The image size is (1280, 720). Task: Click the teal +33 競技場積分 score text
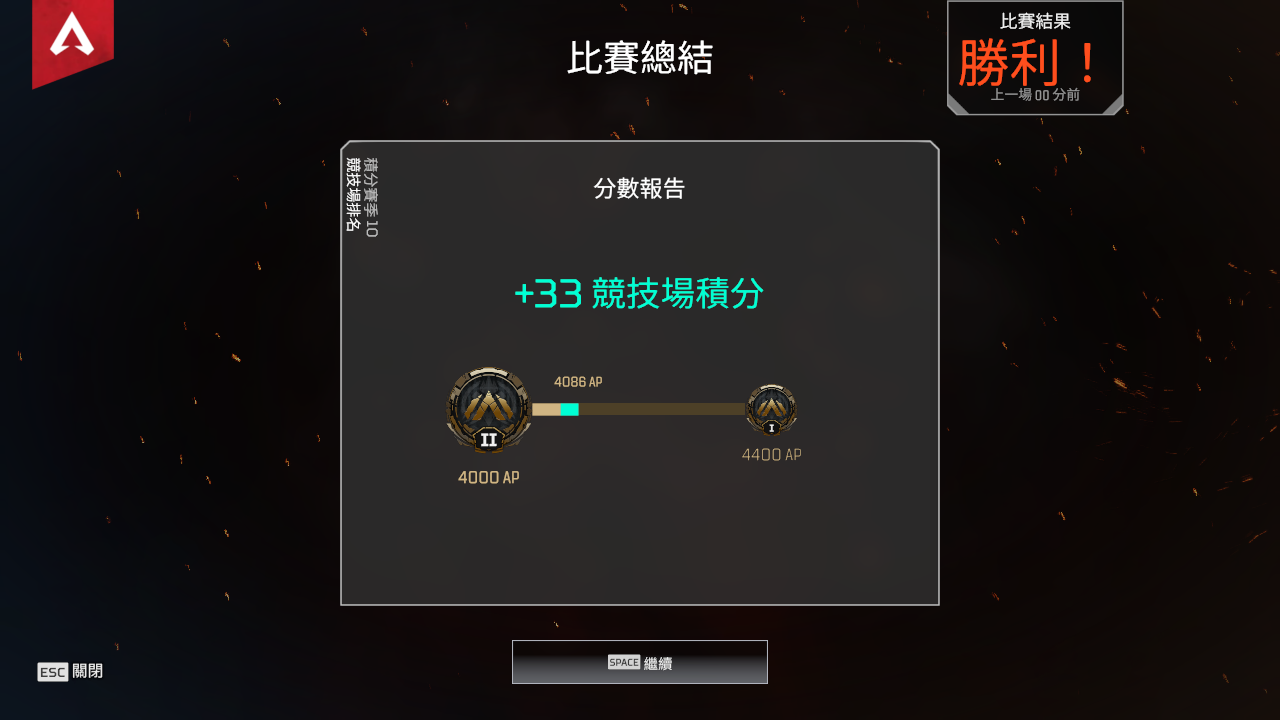point(639,294)
